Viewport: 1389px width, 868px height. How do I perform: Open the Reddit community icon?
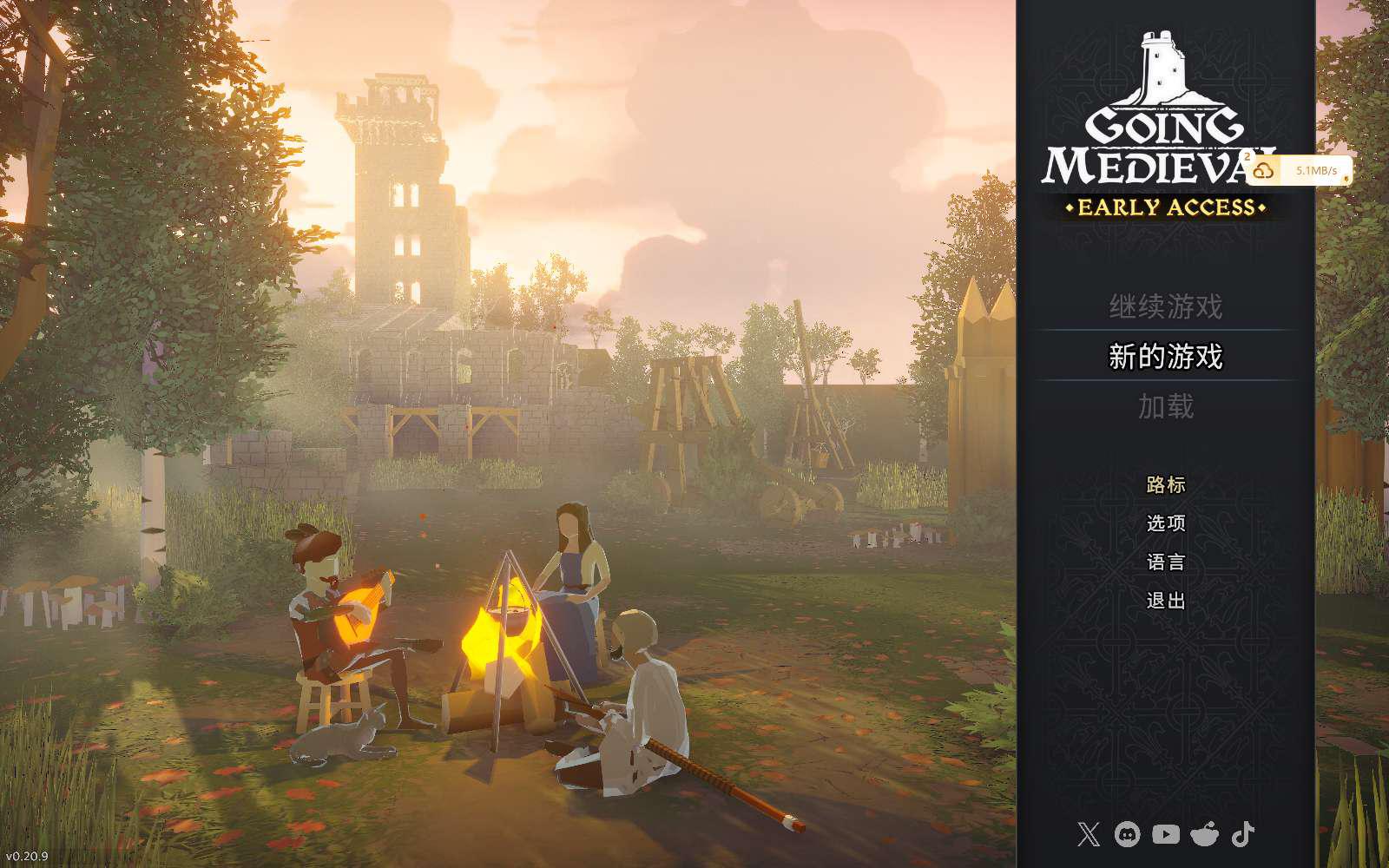point(1204,835)
